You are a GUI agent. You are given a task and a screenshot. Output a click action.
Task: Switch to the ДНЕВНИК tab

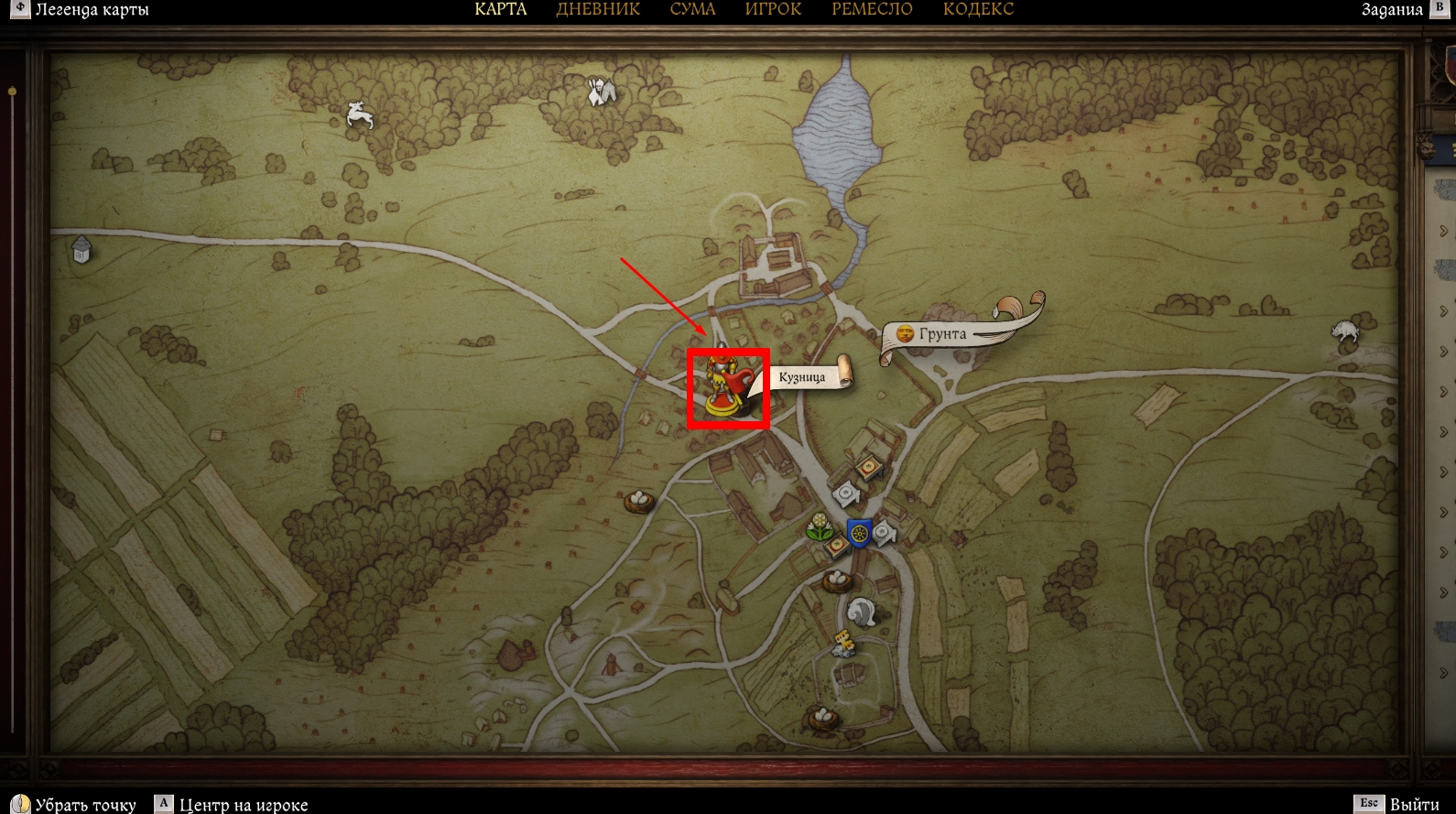(598, 10)
